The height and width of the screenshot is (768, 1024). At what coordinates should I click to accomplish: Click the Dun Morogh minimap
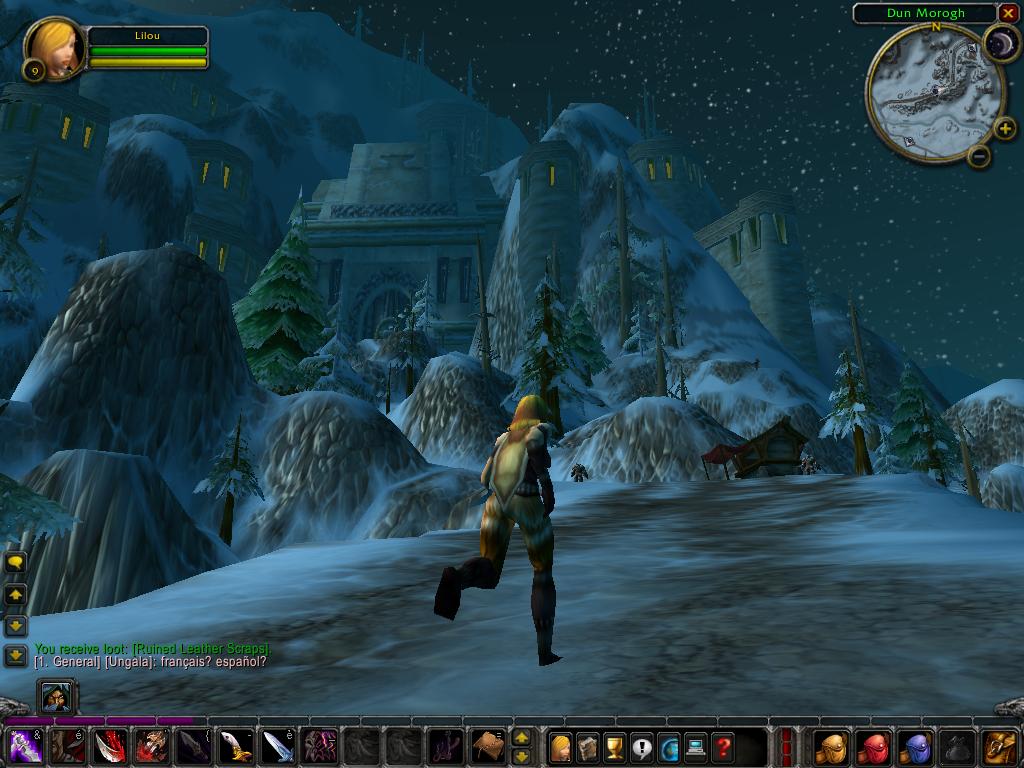click(934, 94)
